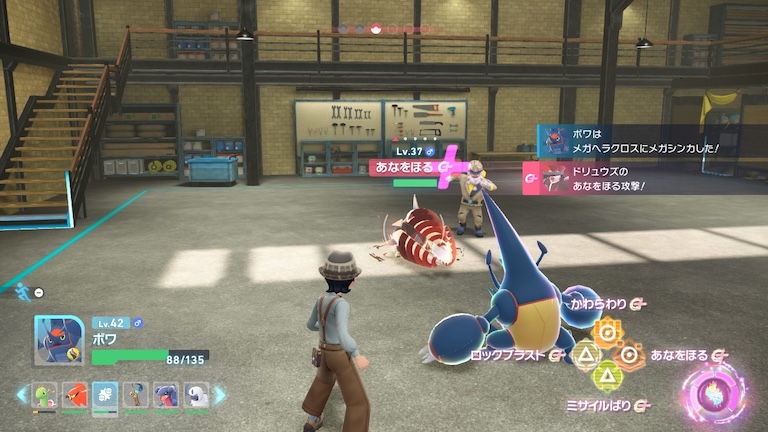Use the ロックブラスト move
Viewport: 768px width, 432px height.
584,354
